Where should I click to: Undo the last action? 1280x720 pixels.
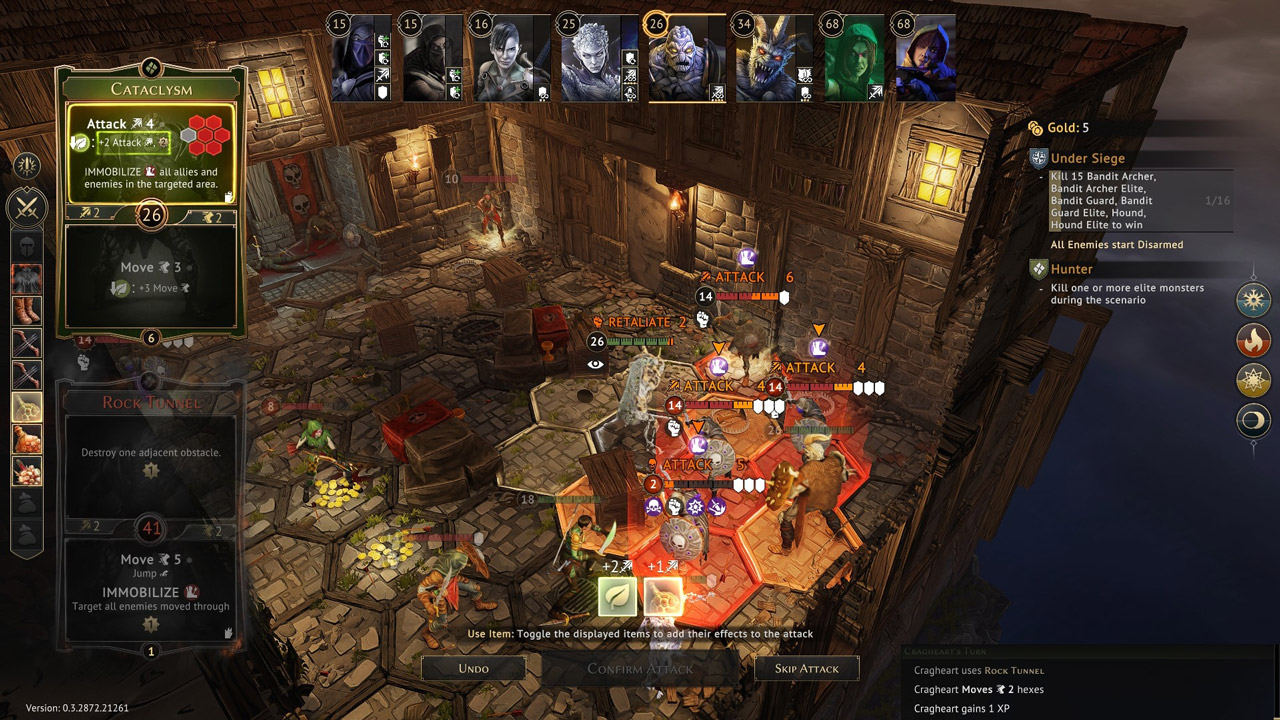click(x=473, y=668)
